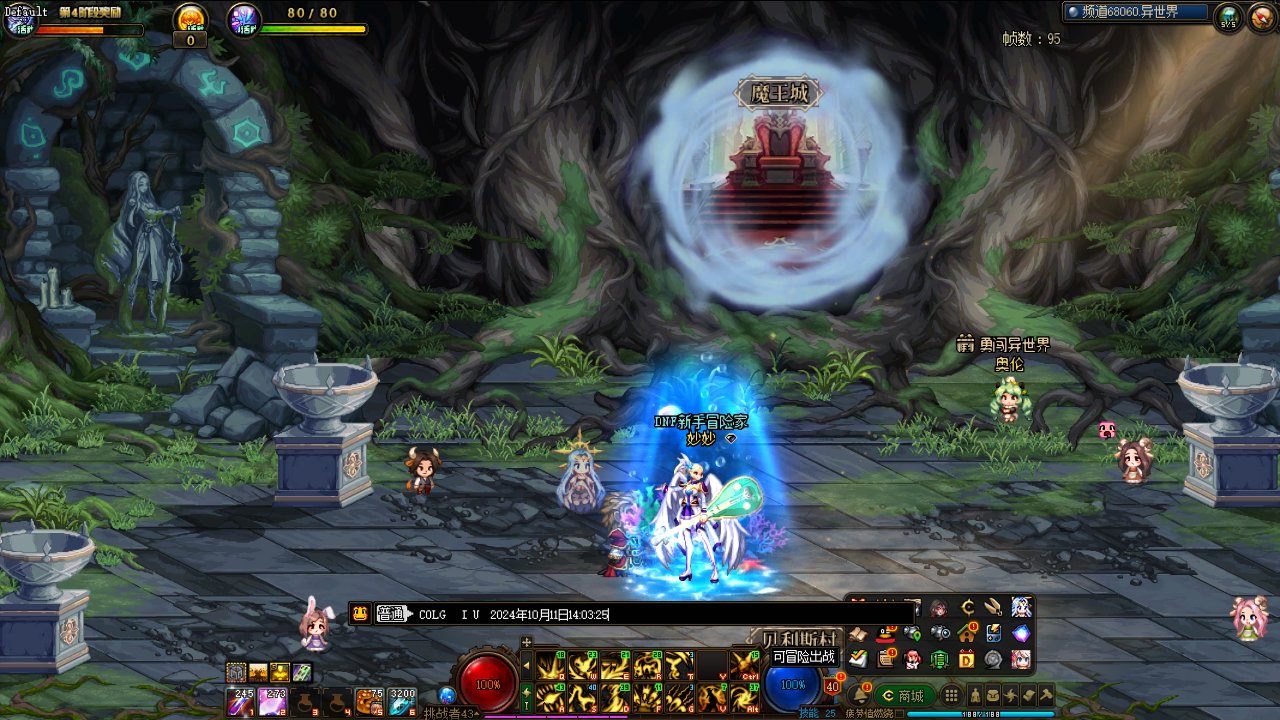1280x720 pixels.
Task: Use the consumable in quick slot 1
Action: click(x=241, y=702)
